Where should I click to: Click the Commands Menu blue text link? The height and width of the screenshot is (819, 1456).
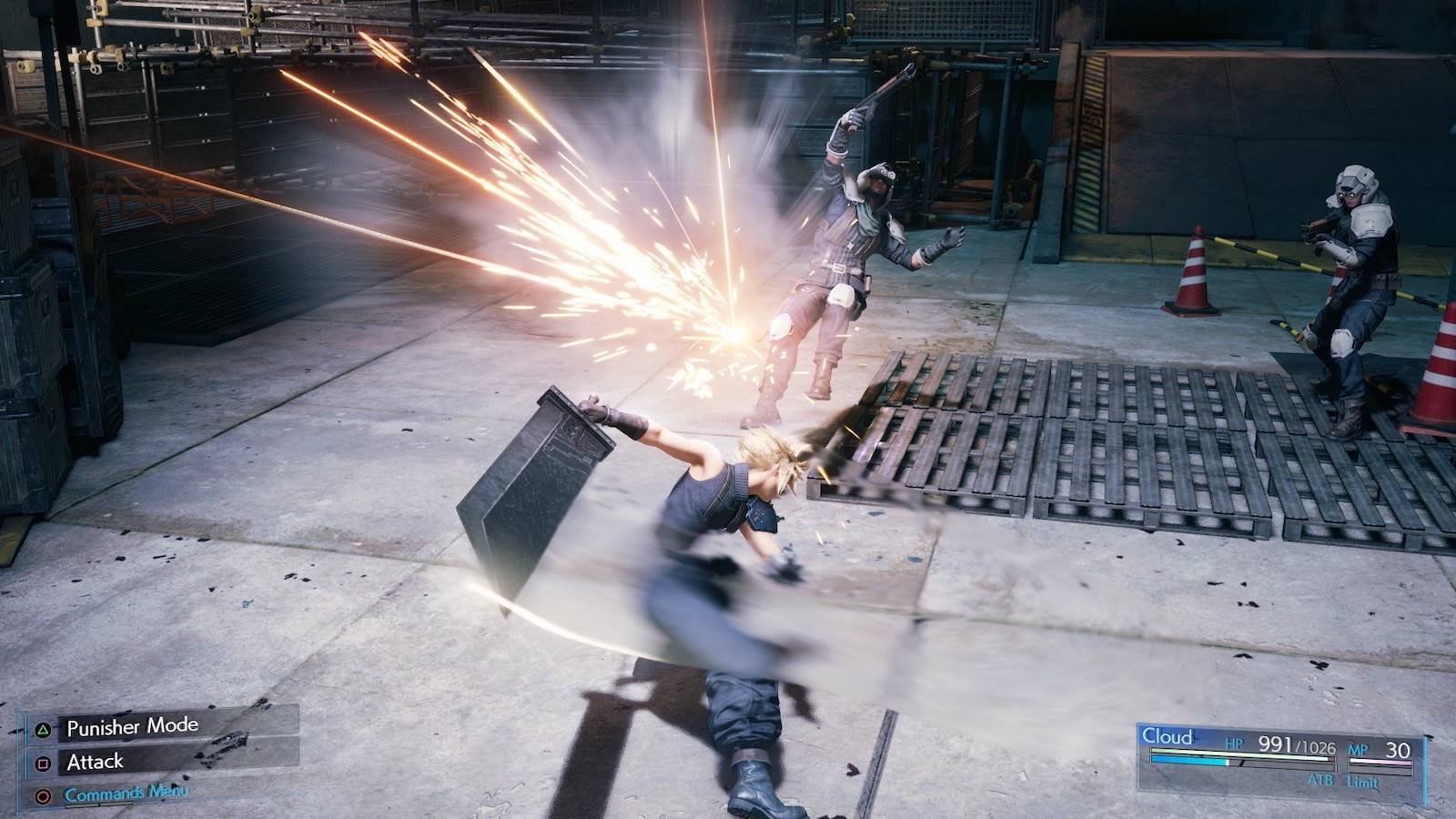pos(127,794)
